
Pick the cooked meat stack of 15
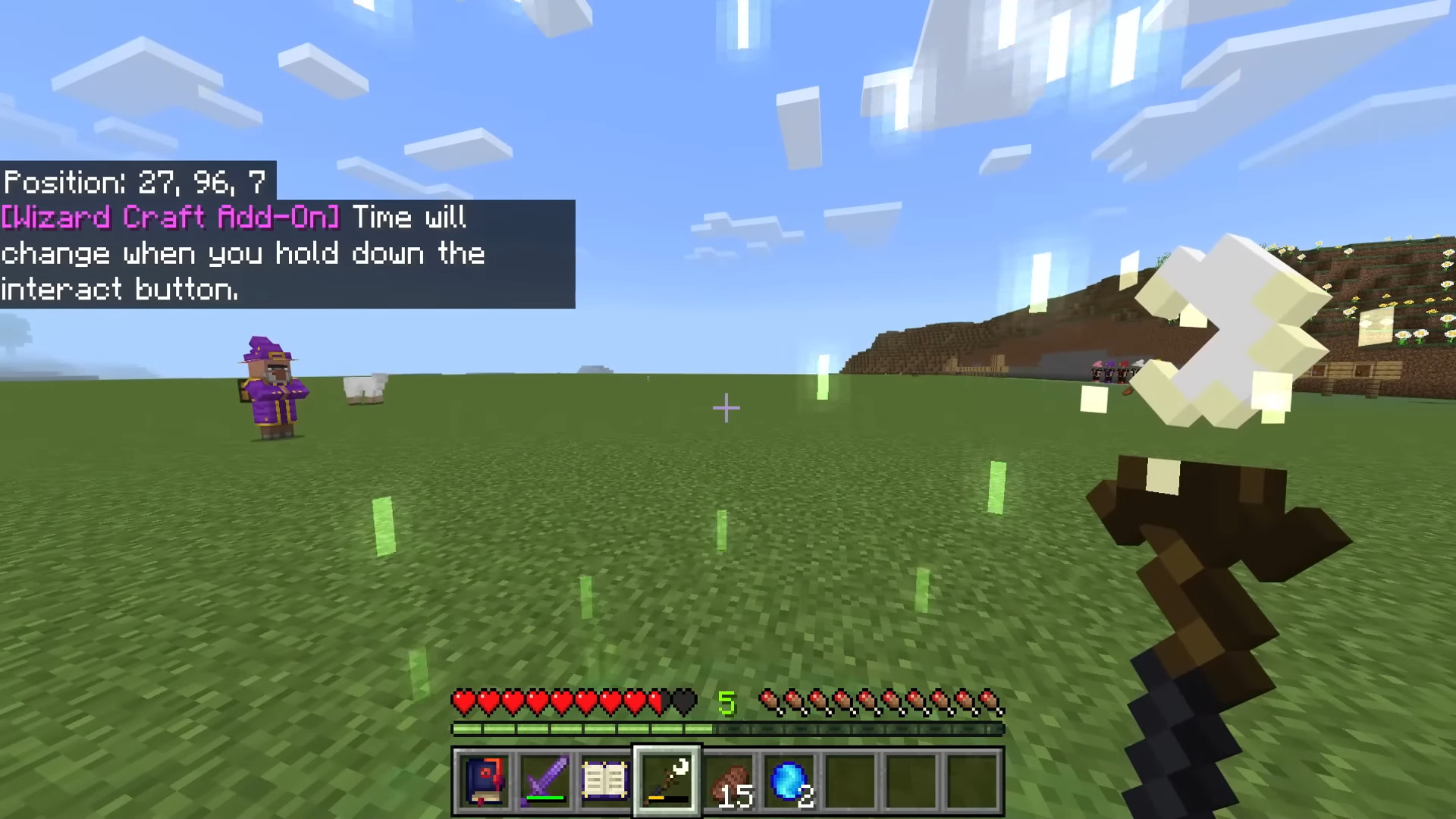coord(730,781)
